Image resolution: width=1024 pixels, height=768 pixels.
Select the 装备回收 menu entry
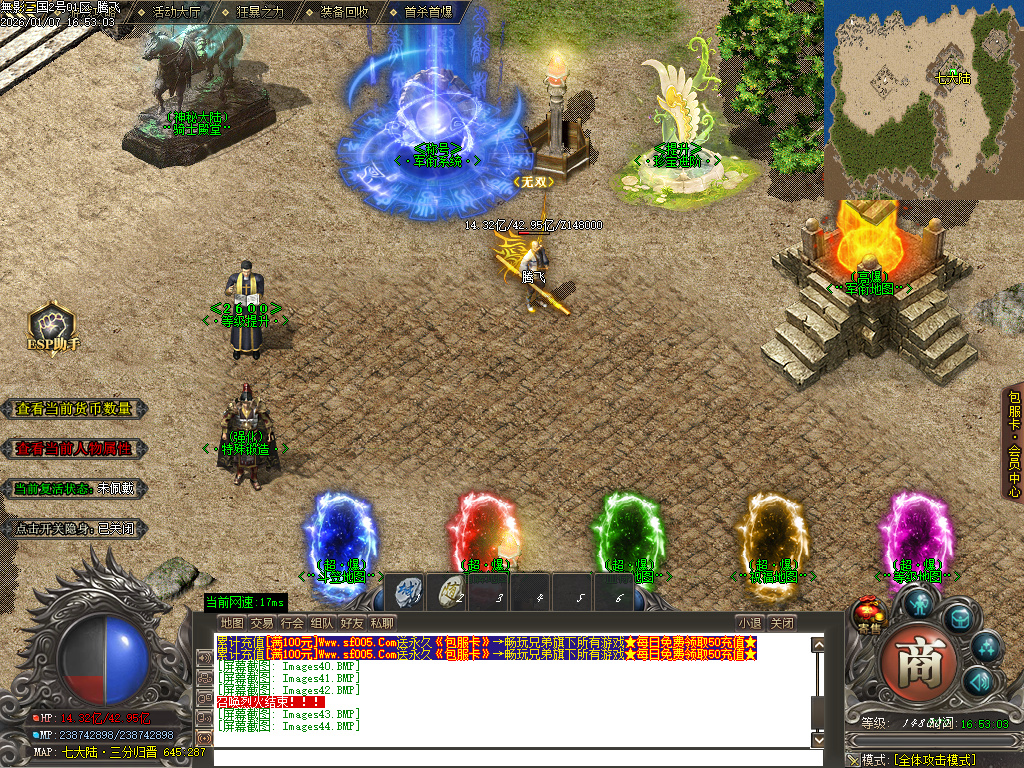pyautogui.click(x=344, y=12)
